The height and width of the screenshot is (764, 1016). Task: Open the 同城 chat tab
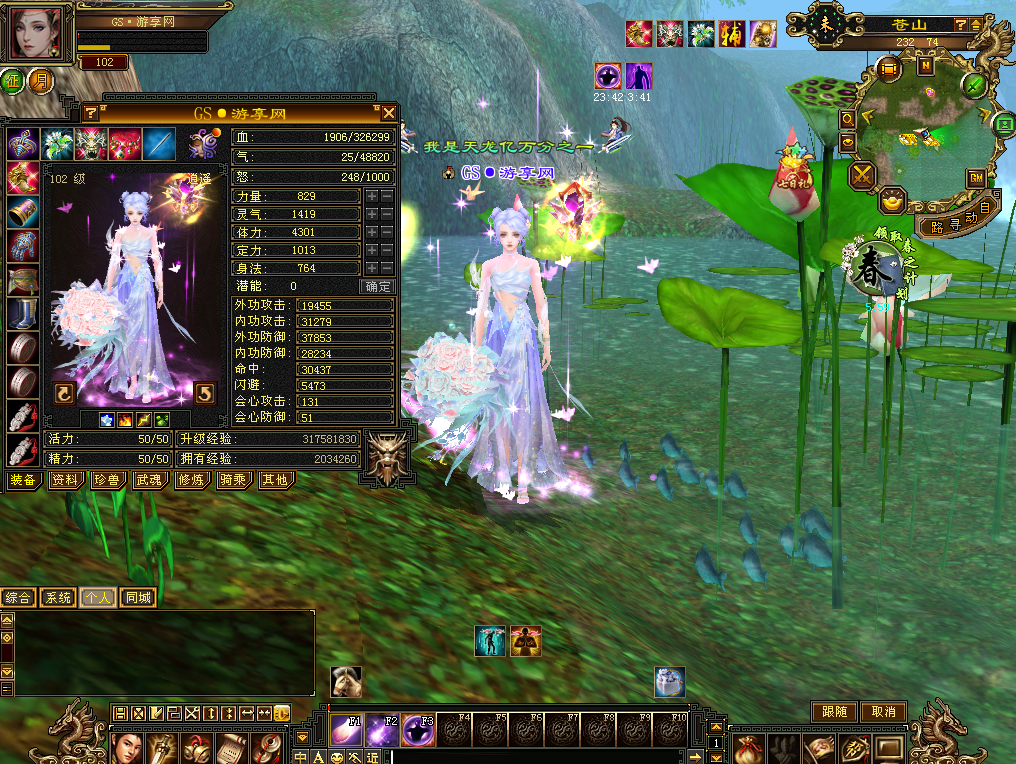click(138, 598)
